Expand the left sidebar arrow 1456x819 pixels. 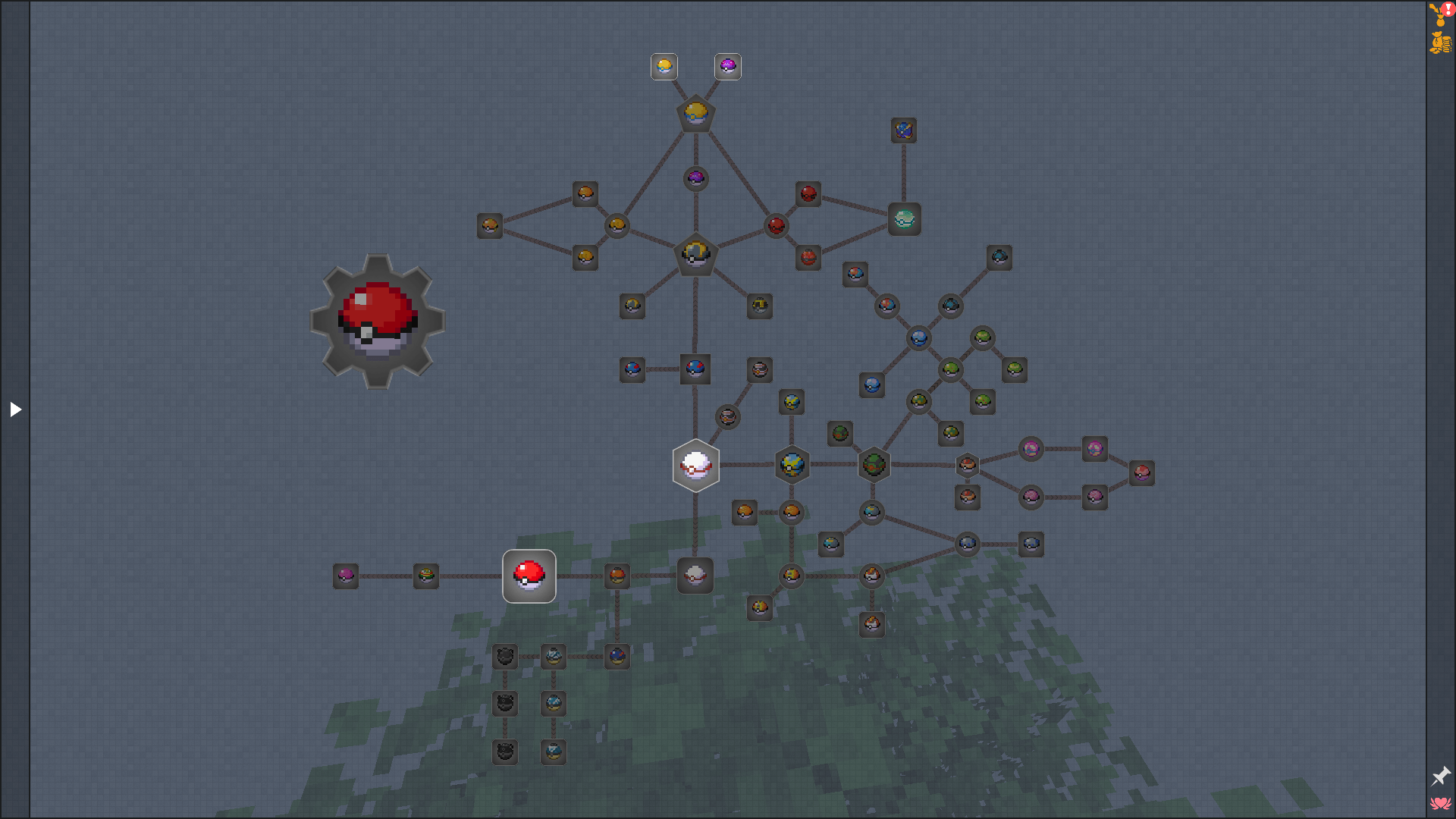pos(16,409)
